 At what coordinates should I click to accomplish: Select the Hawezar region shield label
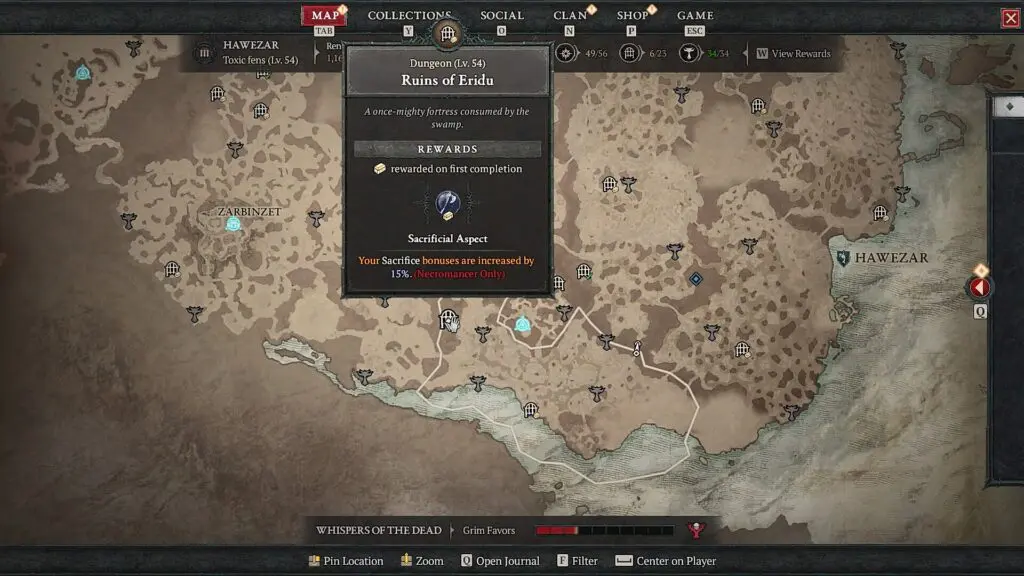844,258
